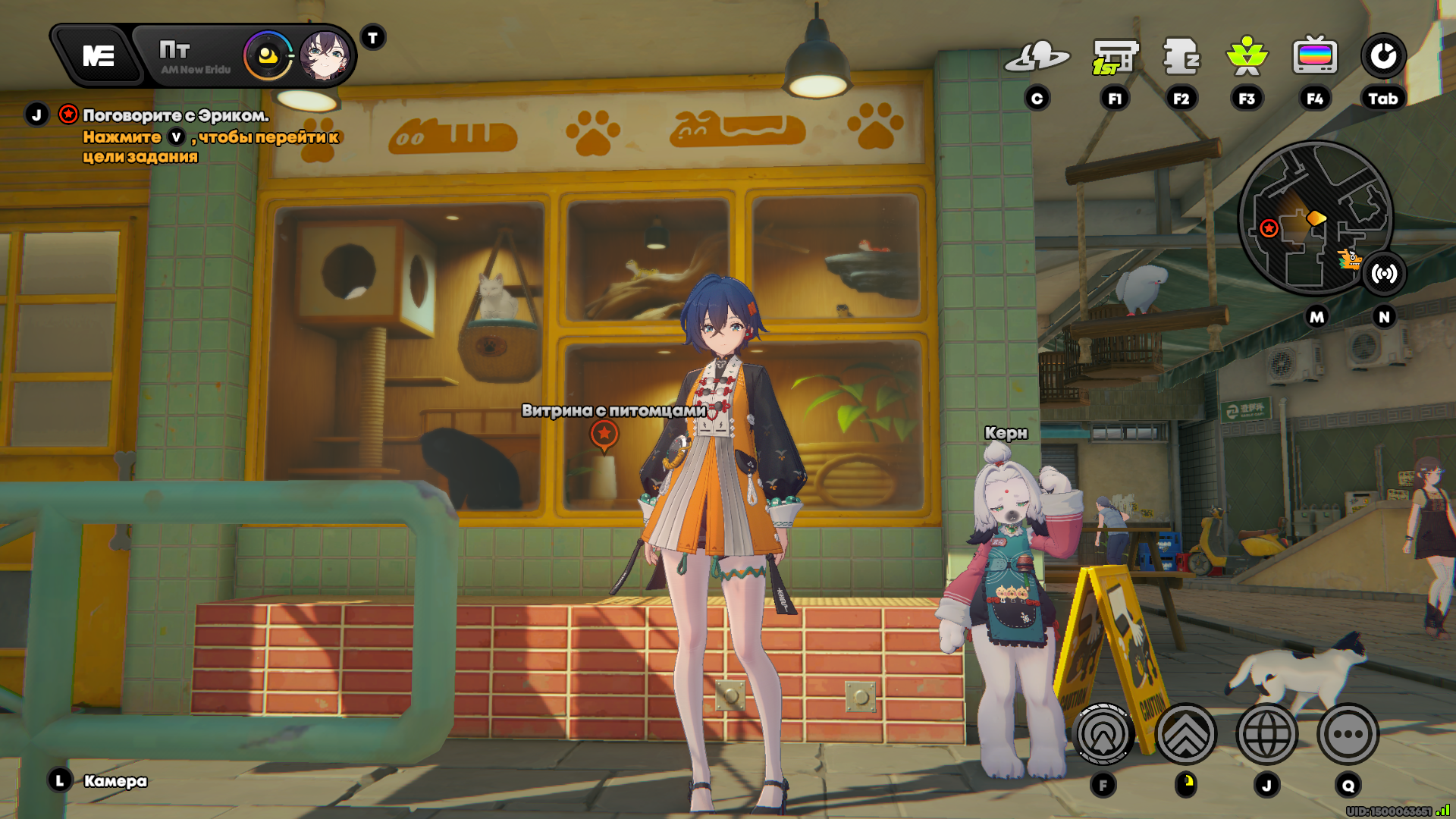Viewport: 1456px width, 819px height.
Task: Open the main menu logo button
Action: [x=99, y=56]
